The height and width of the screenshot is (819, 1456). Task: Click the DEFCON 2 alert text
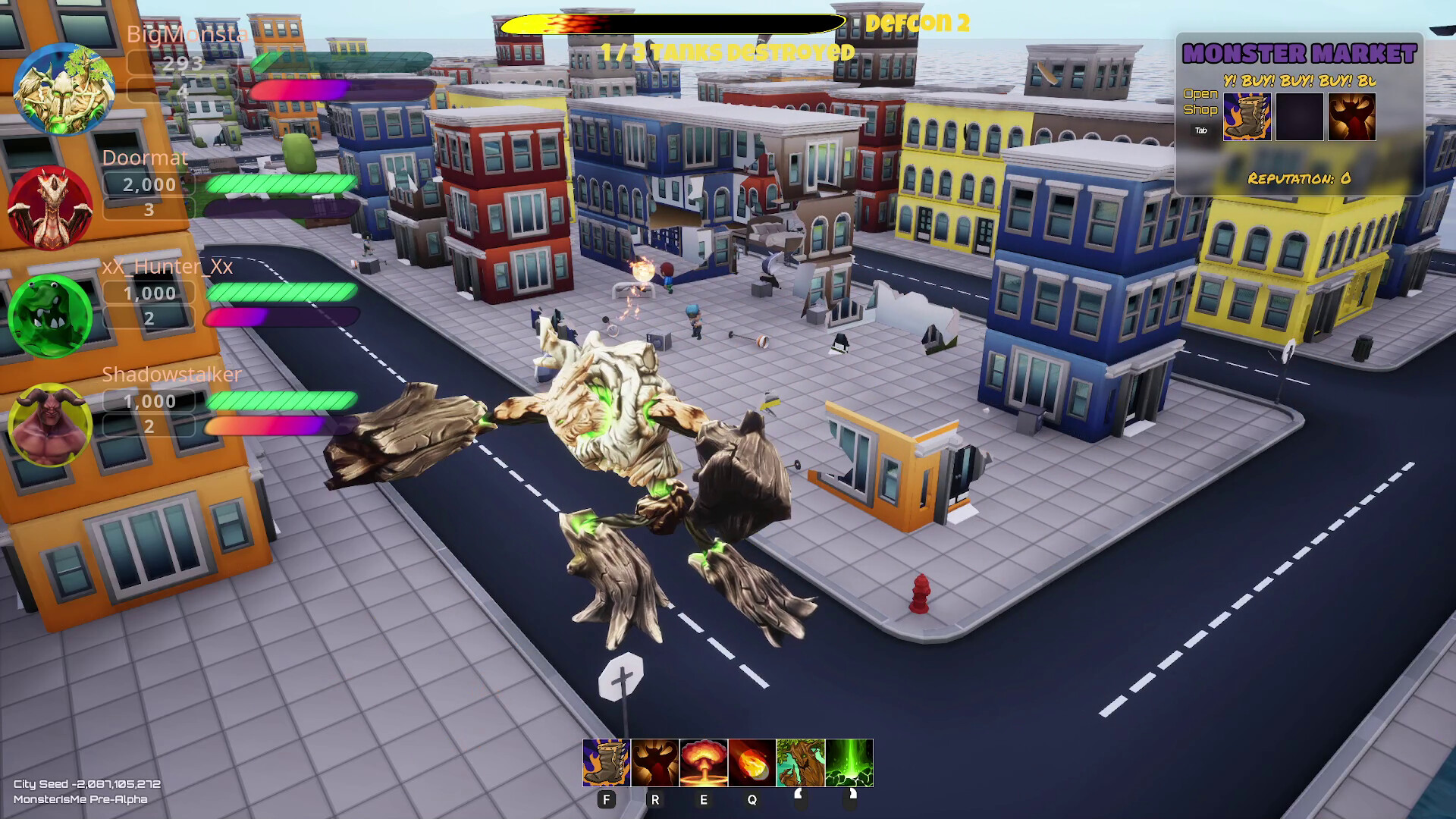click(x=915, y=23)
